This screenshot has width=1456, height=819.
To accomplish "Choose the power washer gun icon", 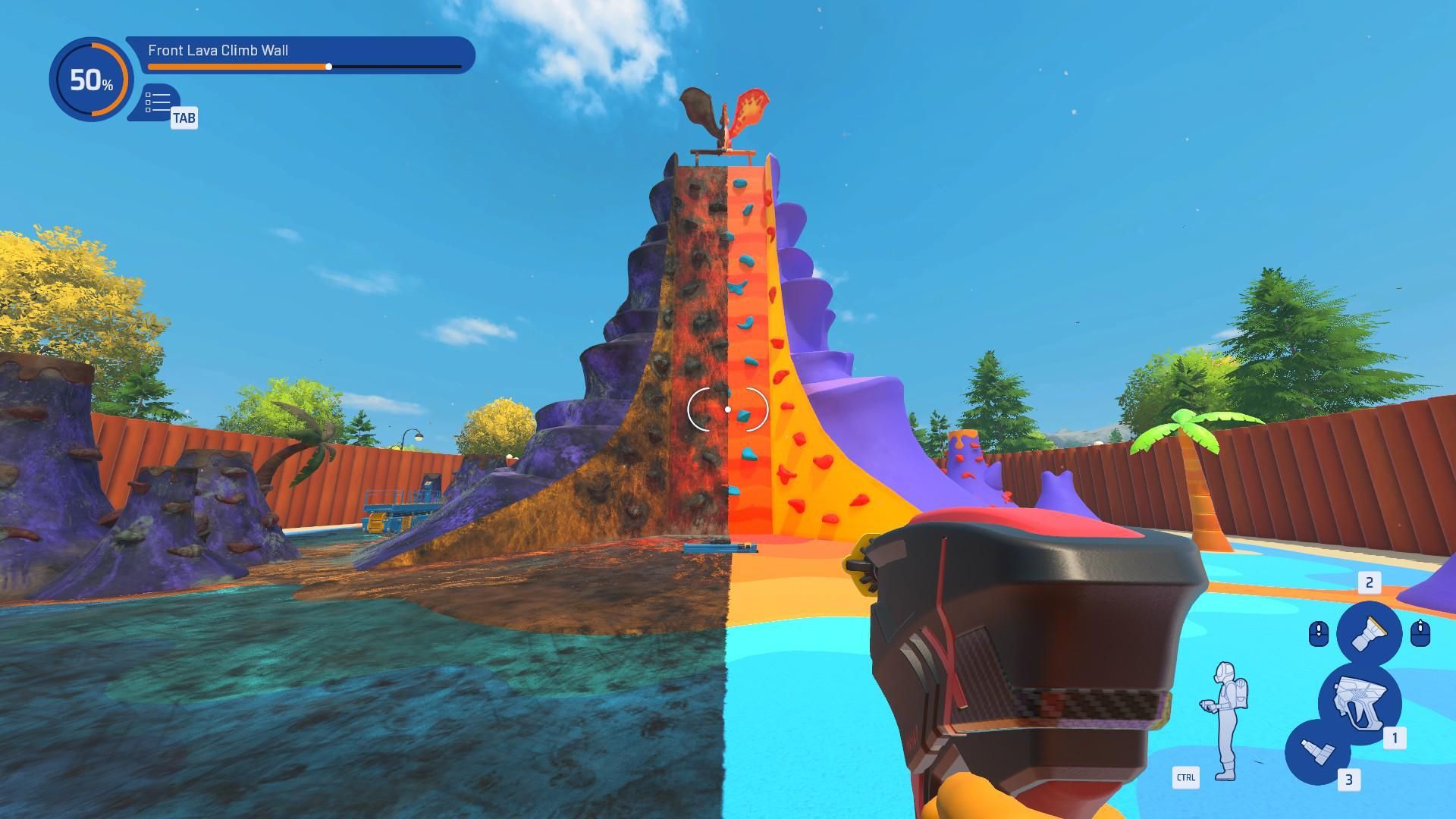I will (x=1360, y=701).
